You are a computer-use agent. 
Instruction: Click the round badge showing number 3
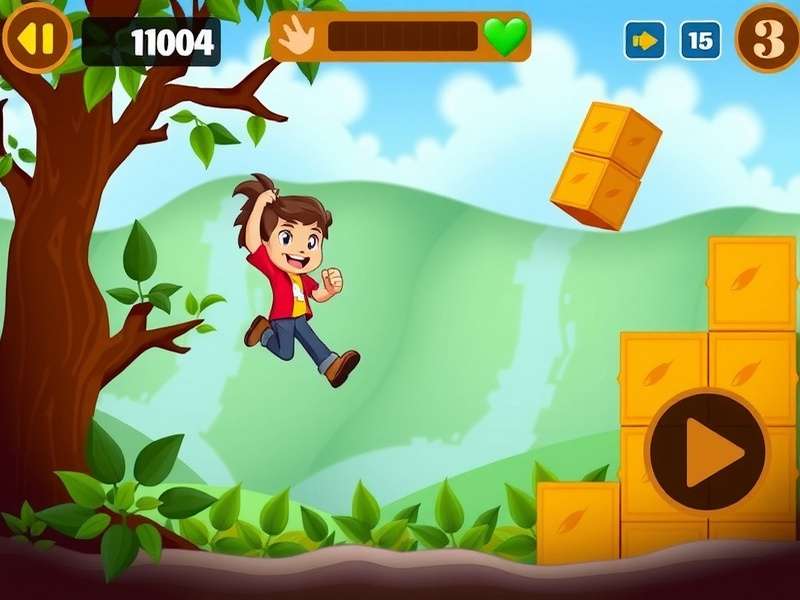coord(768,38)
